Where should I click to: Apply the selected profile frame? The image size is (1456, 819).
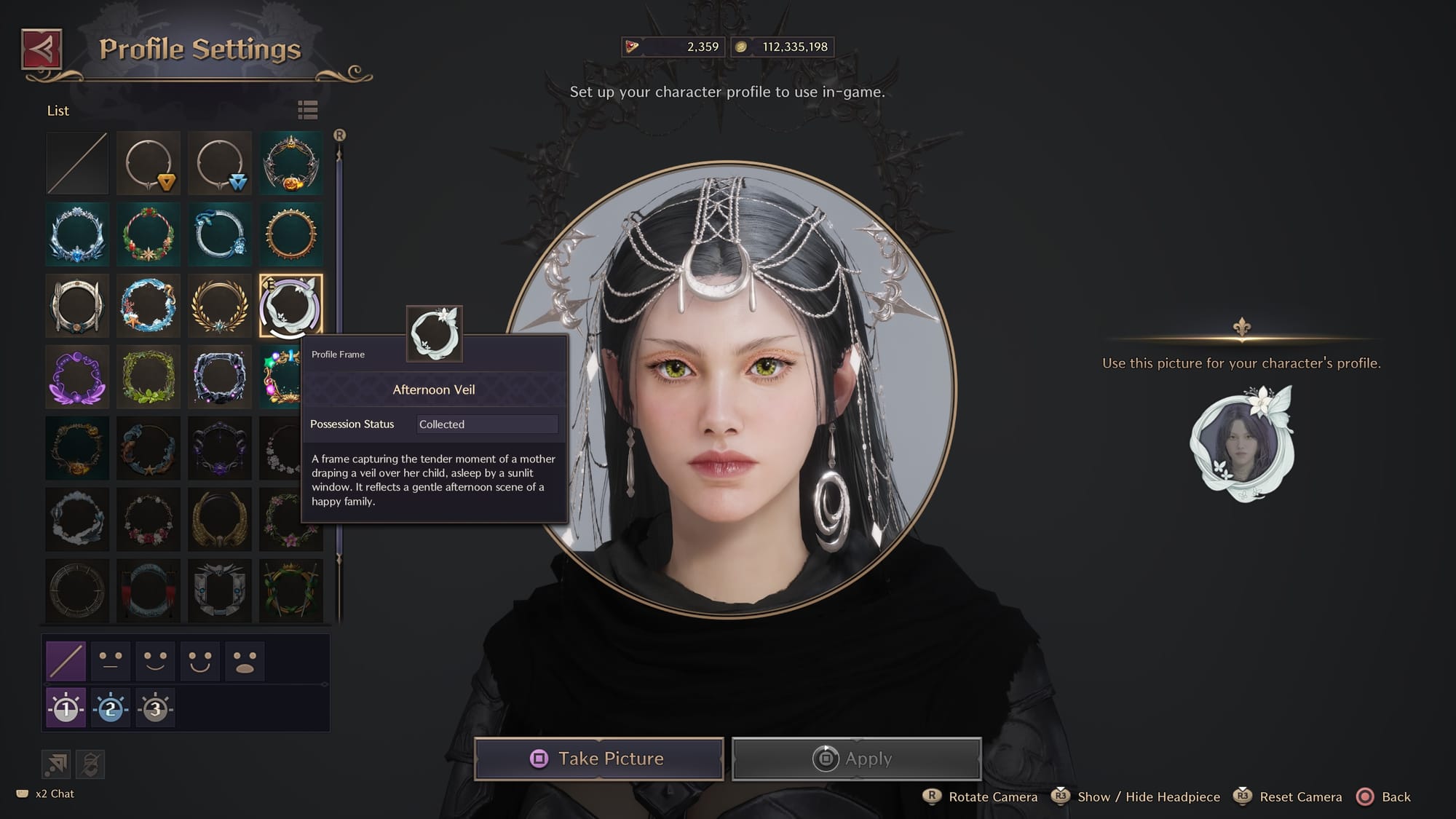coord(856,759)
